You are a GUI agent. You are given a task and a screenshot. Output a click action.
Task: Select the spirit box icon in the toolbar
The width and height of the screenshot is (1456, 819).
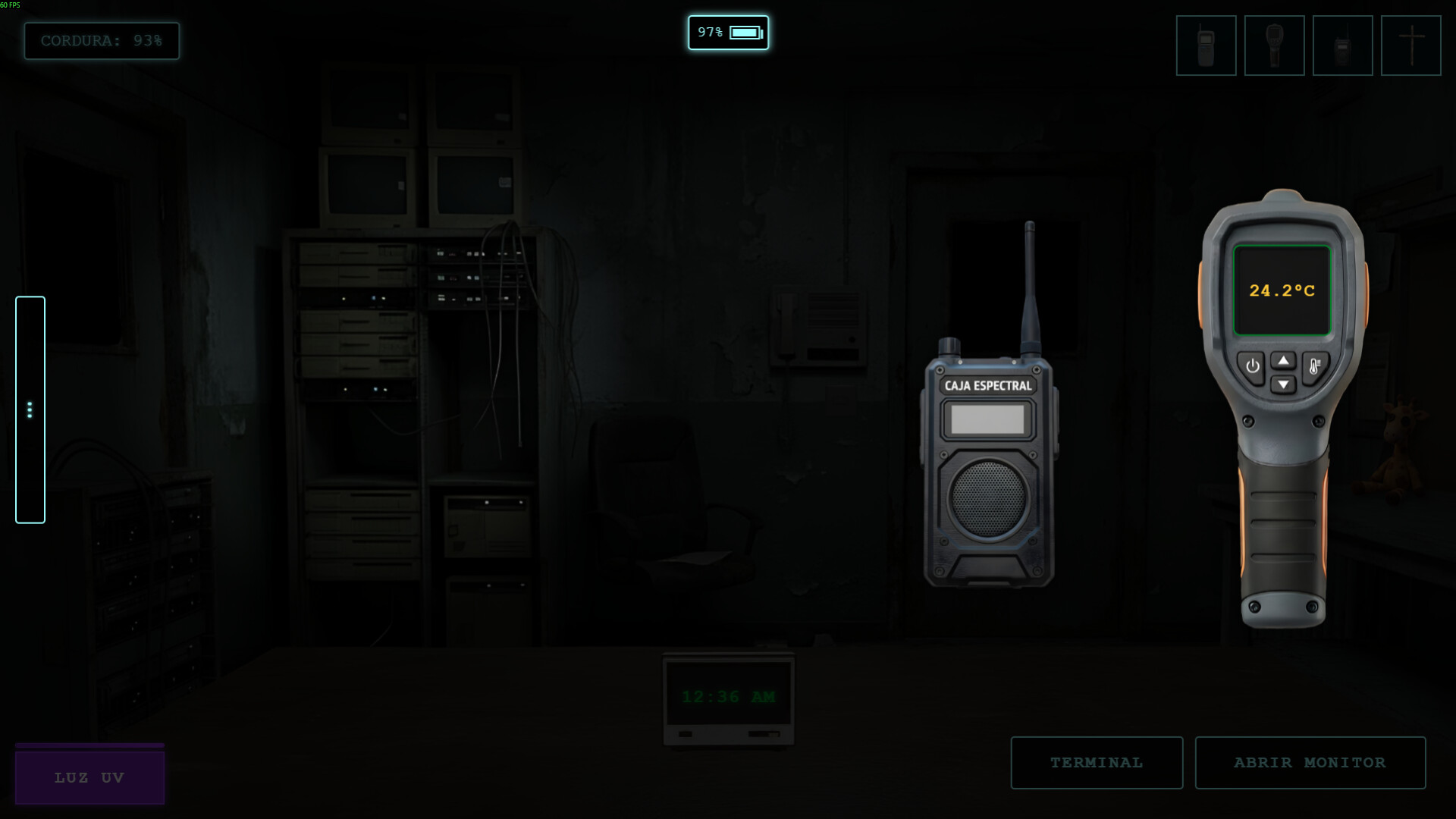click(x=1342, y=45)
